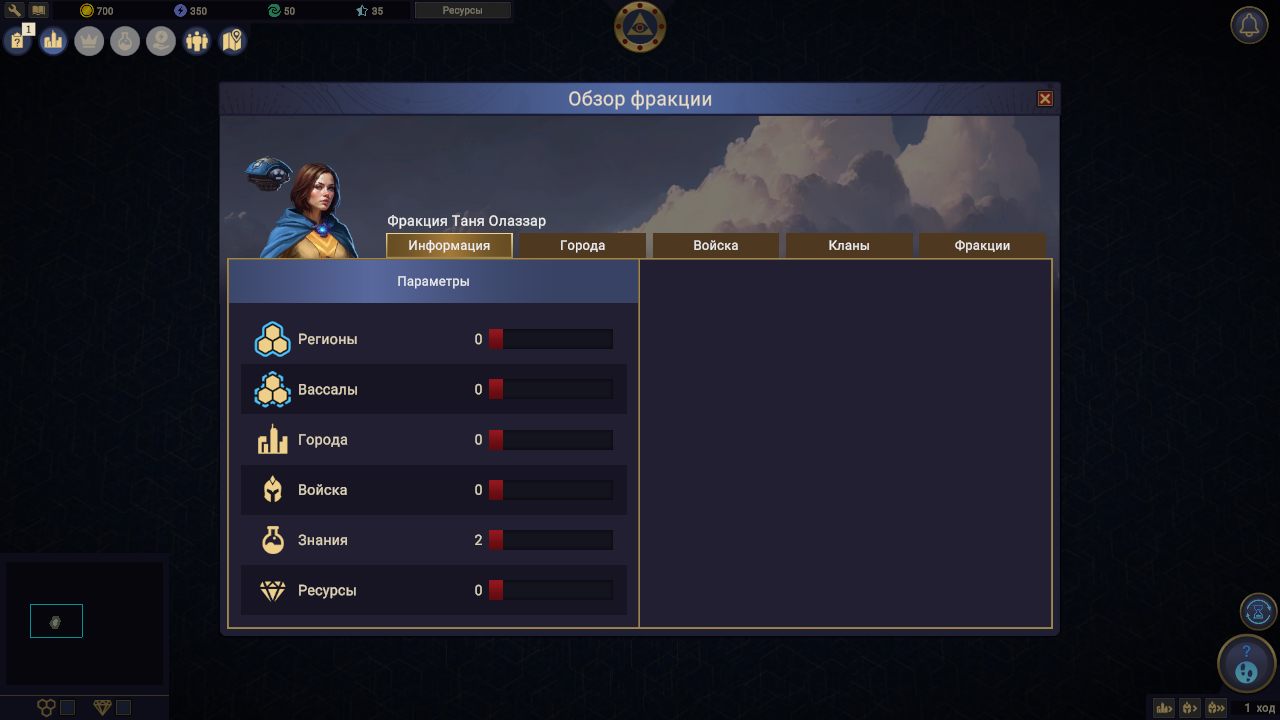Click the faction eye emblem at top center
Image resolution: width=1280 pixels, height=720 pixels.
639,28
